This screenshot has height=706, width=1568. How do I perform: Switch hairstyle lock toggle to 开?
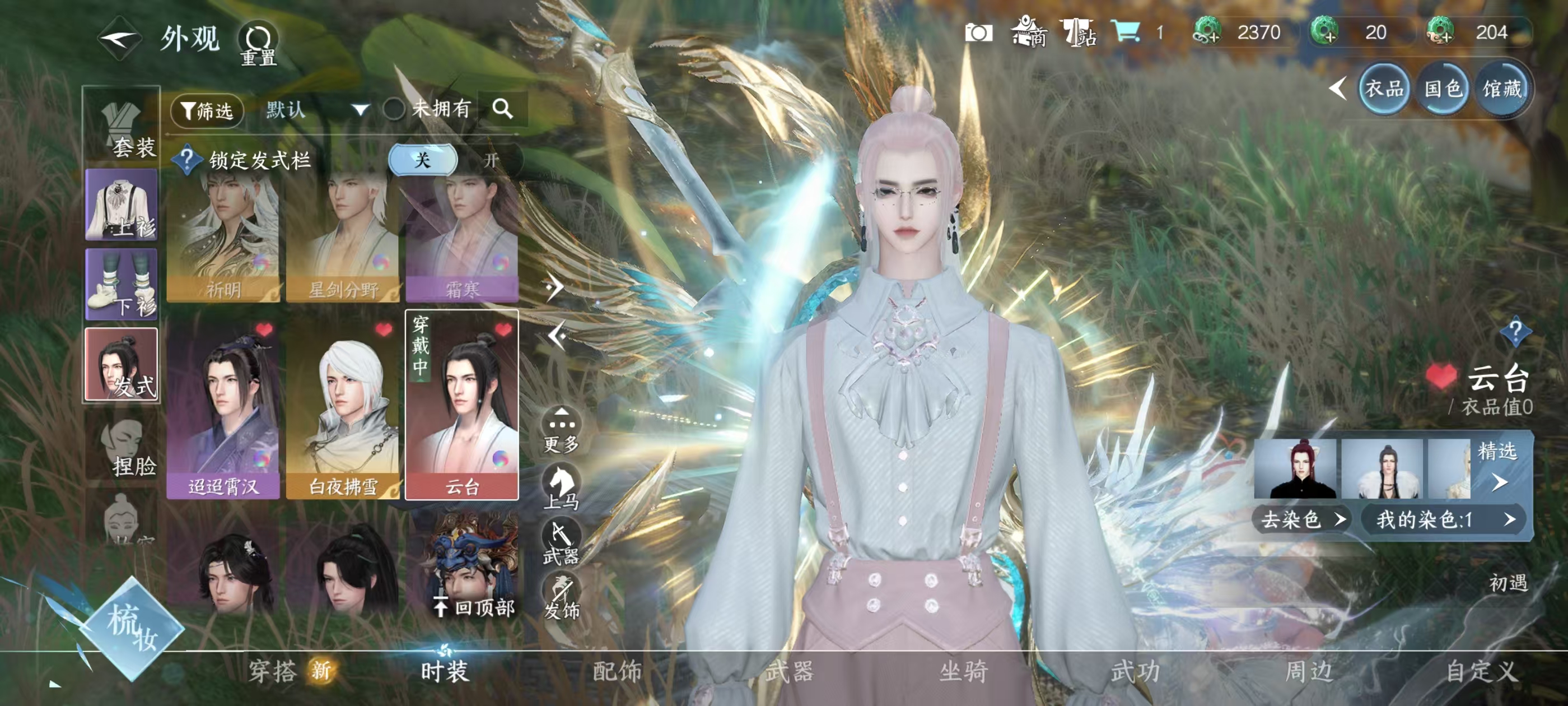pyautogui.click(x=491, y=160)
